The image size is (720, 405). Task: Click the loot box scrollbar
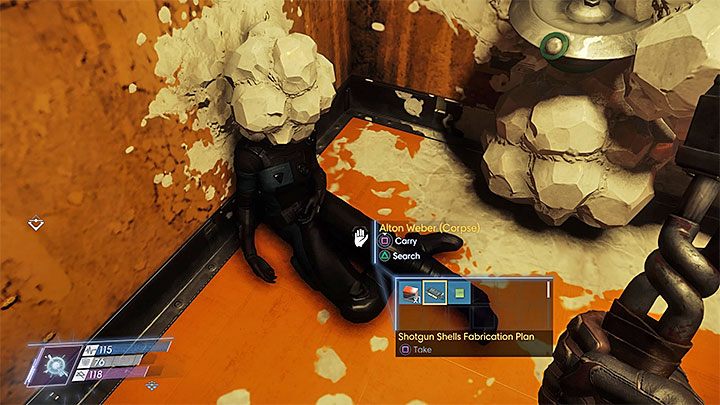548,293
